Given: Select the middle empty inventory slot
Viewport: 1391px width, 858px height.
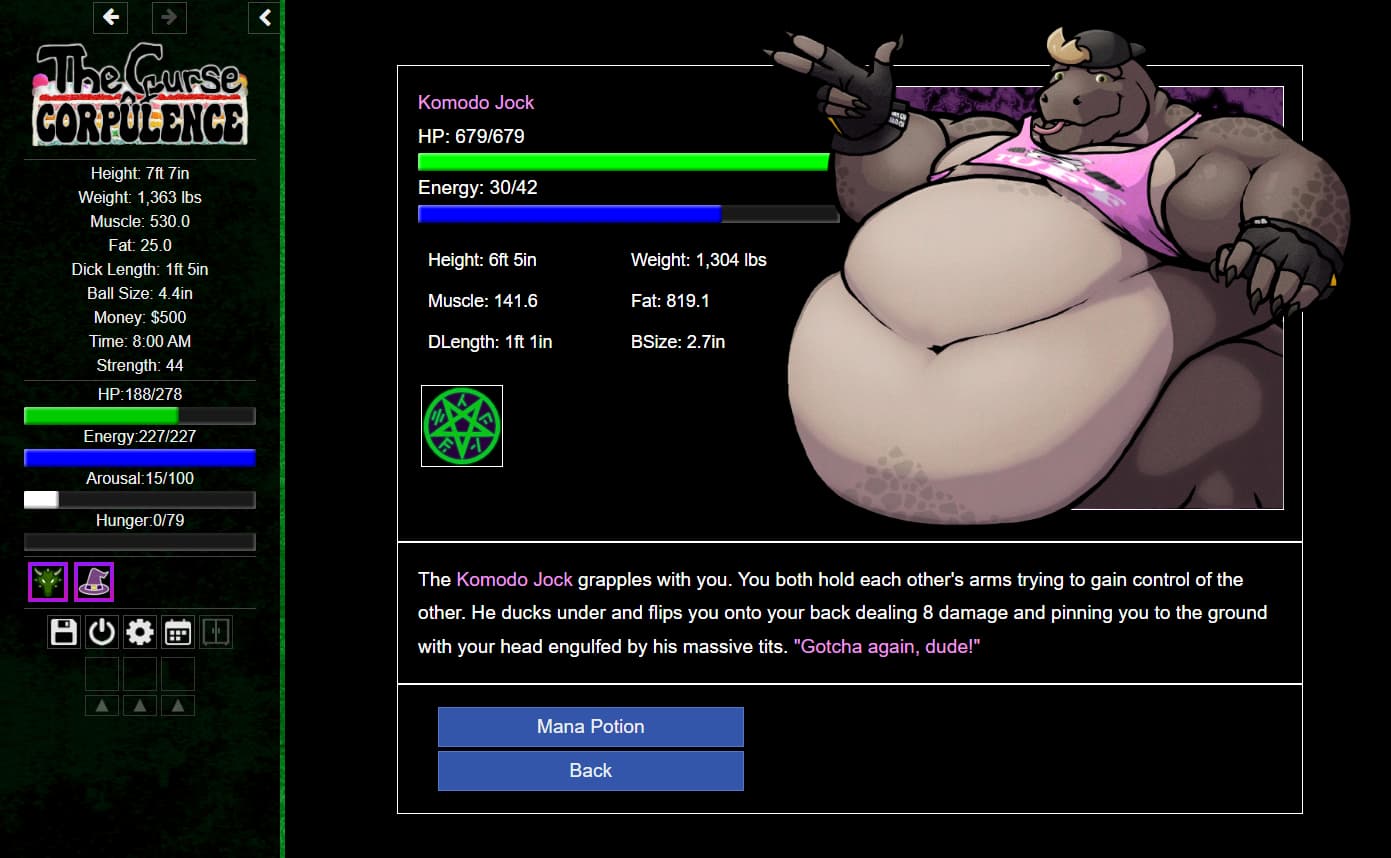Looking at the screenshot, I should [139, 675].
